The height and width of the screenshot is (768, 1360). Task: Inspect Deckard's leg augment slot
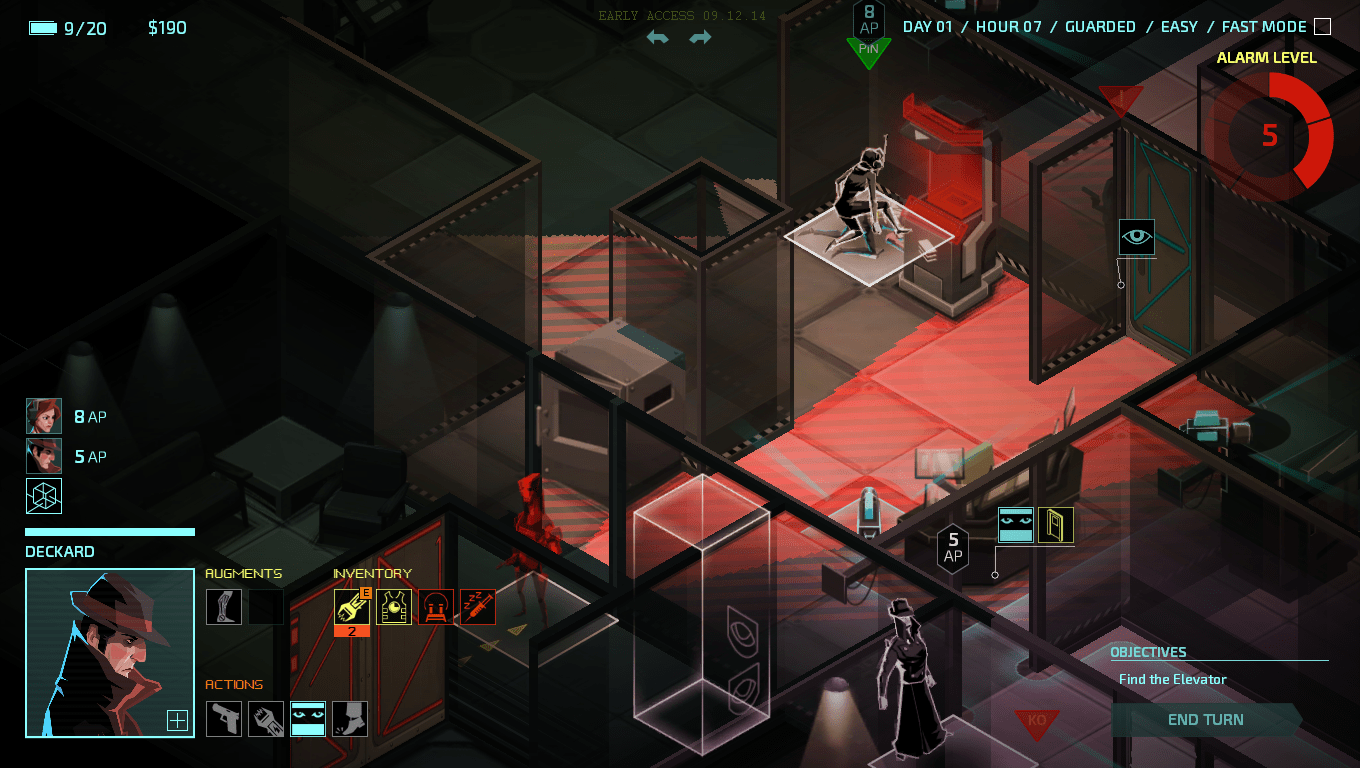tap(223, 606)
